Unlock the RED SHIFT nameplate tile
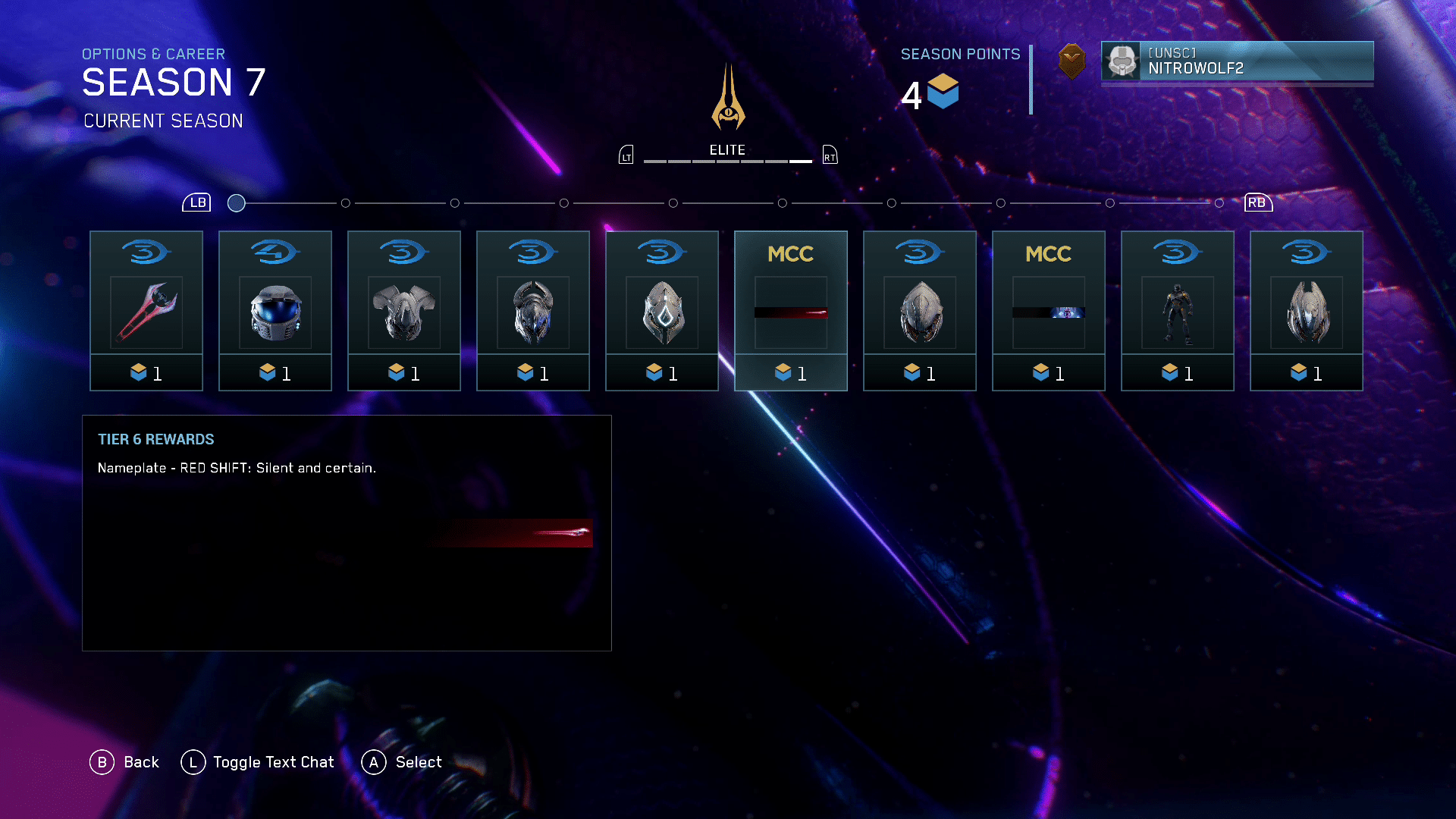The height and width of the screenshot is (819, 1456). coord(791,311)
